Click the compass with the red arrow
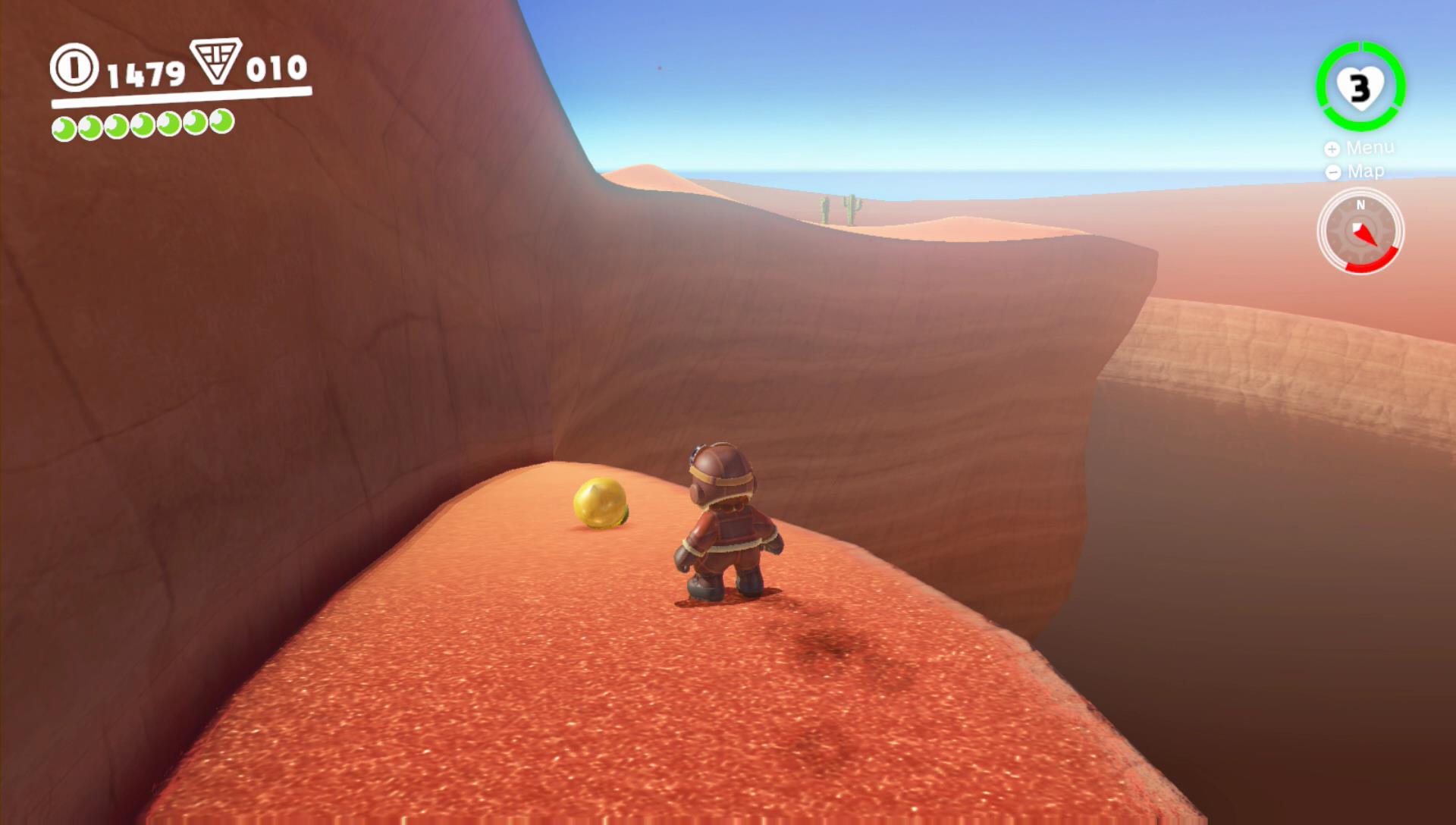 click(1360, 231)
